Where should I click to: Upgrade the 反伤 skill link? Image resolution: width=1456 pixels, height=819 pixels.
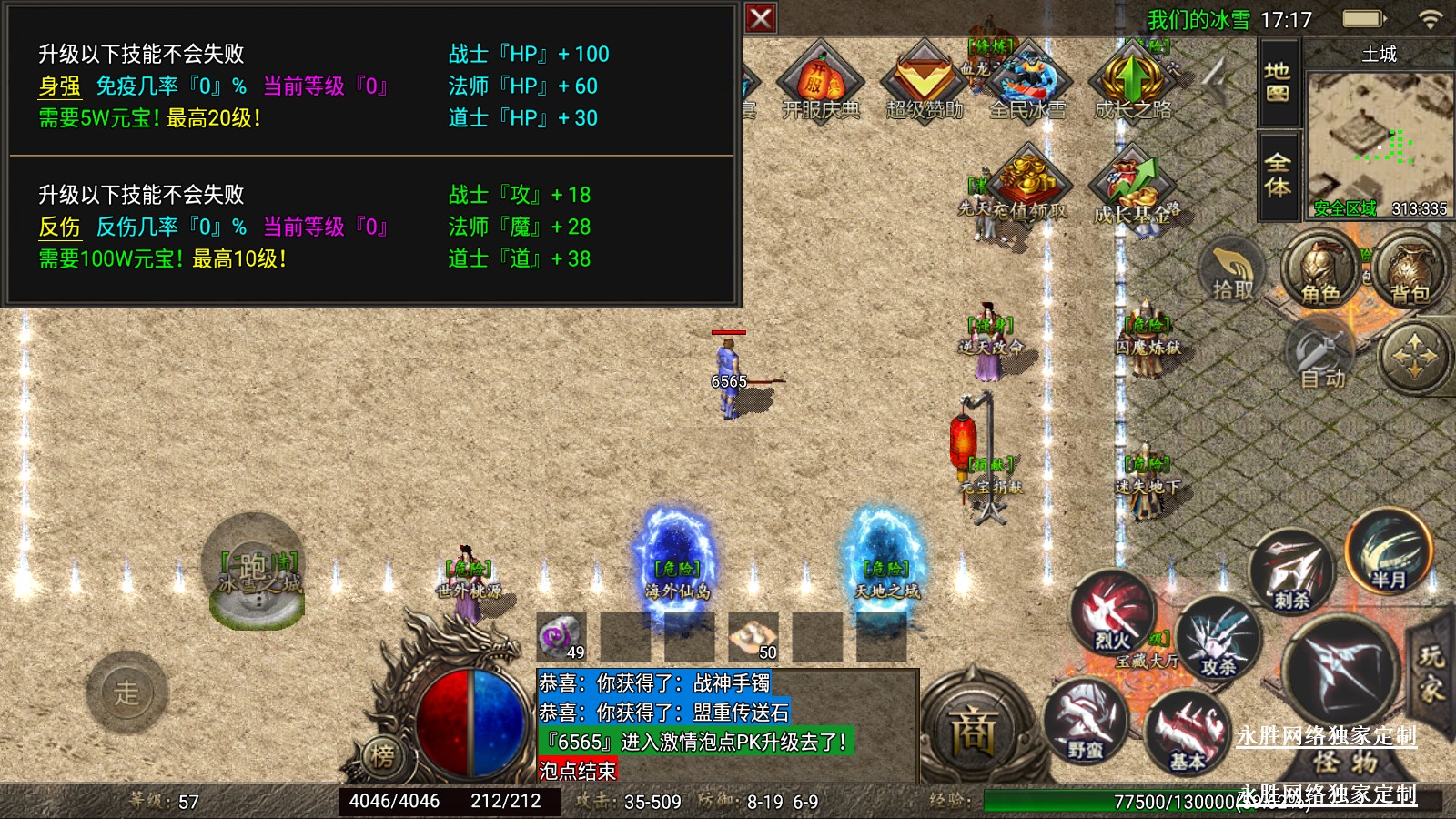[x=59, y=227]
